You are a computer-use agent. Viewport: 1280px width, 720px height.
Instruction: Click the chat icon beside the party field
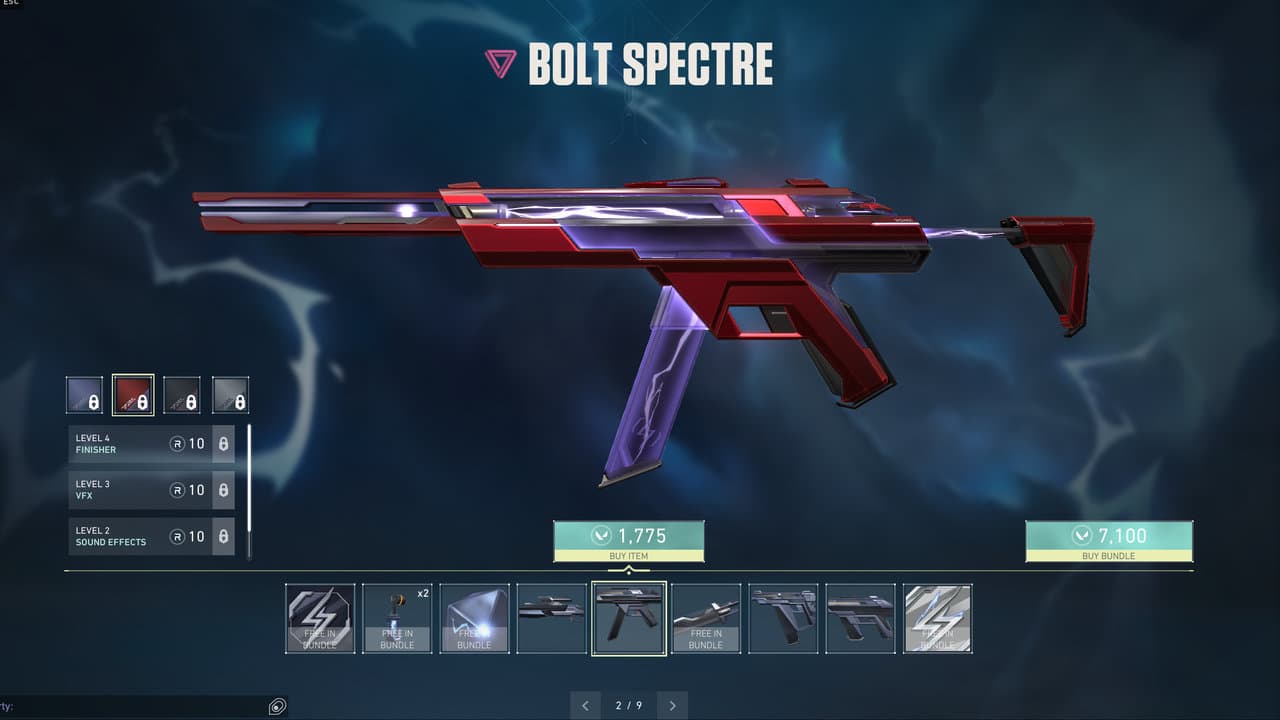(277, 707)
